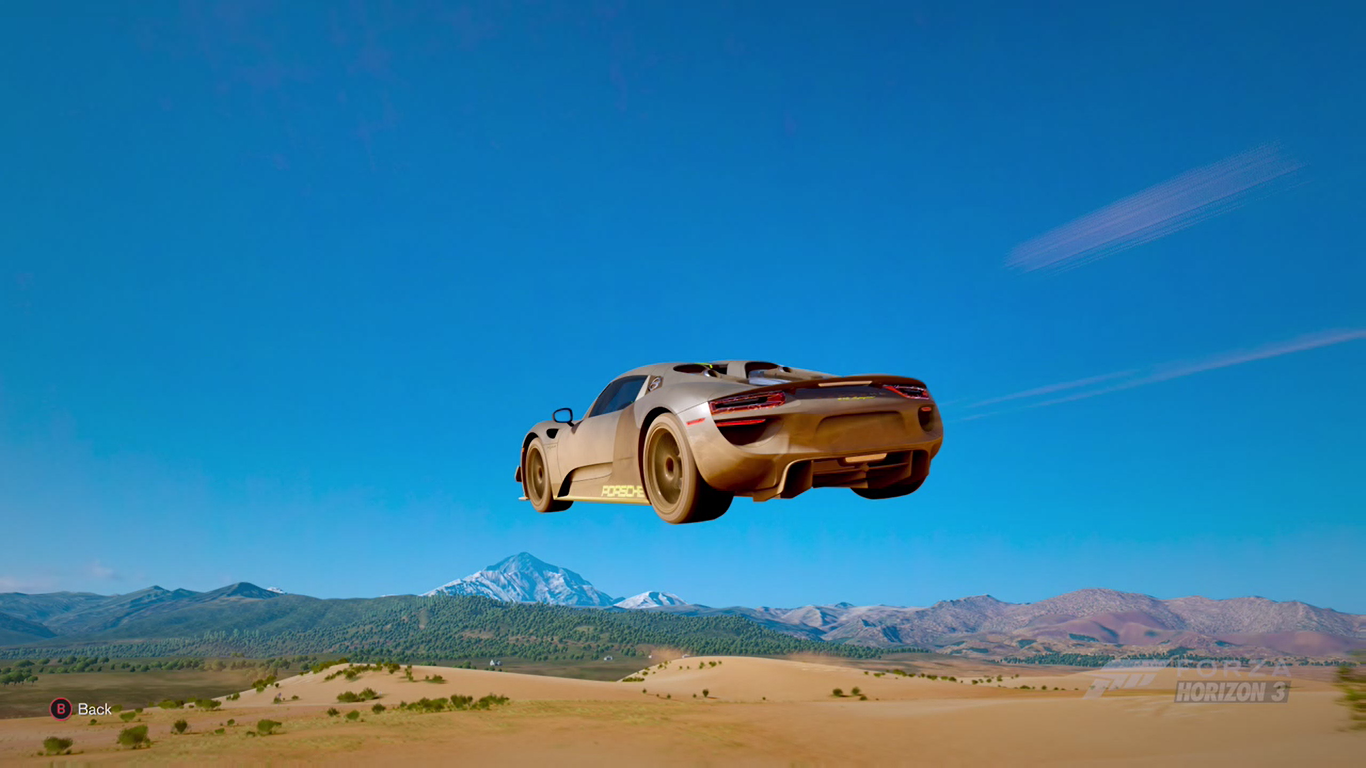Select the Back label text
Image resolution: width=1366 pixels, height=768 pixels.
(x=94, y=708)
